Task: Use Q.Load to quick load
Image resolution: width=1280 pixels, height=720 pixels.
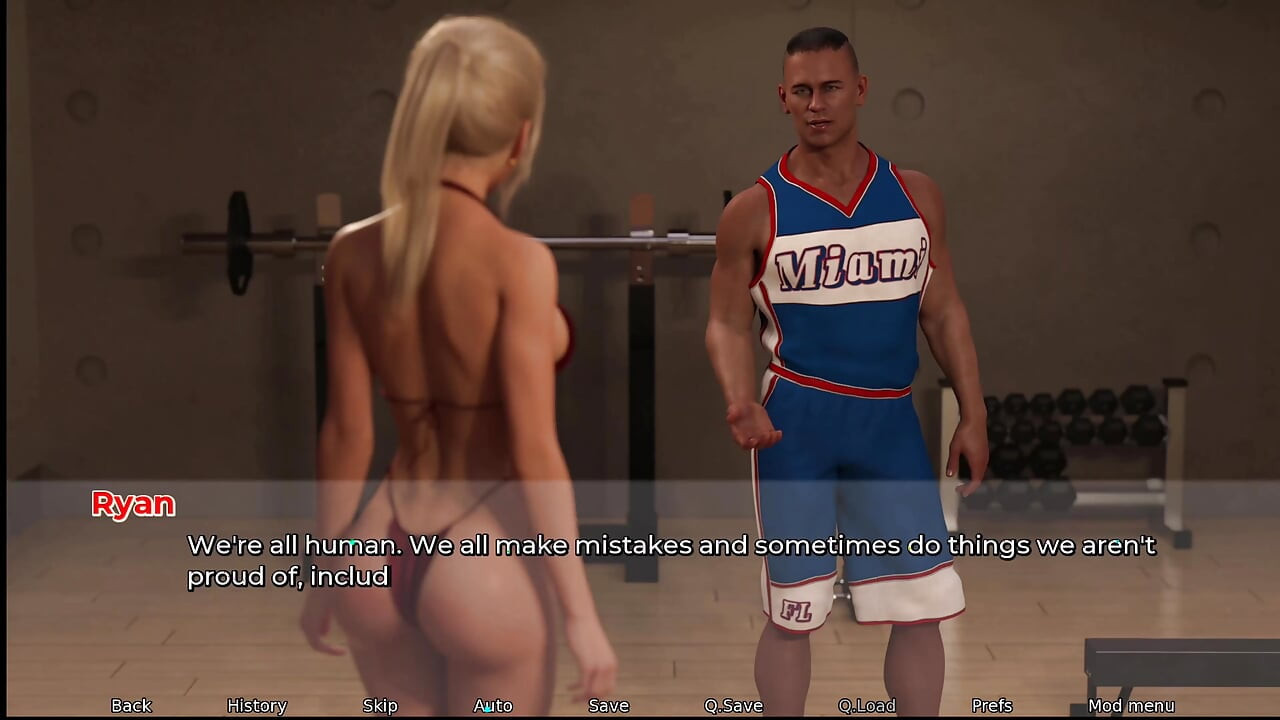Action: (866, 705)
